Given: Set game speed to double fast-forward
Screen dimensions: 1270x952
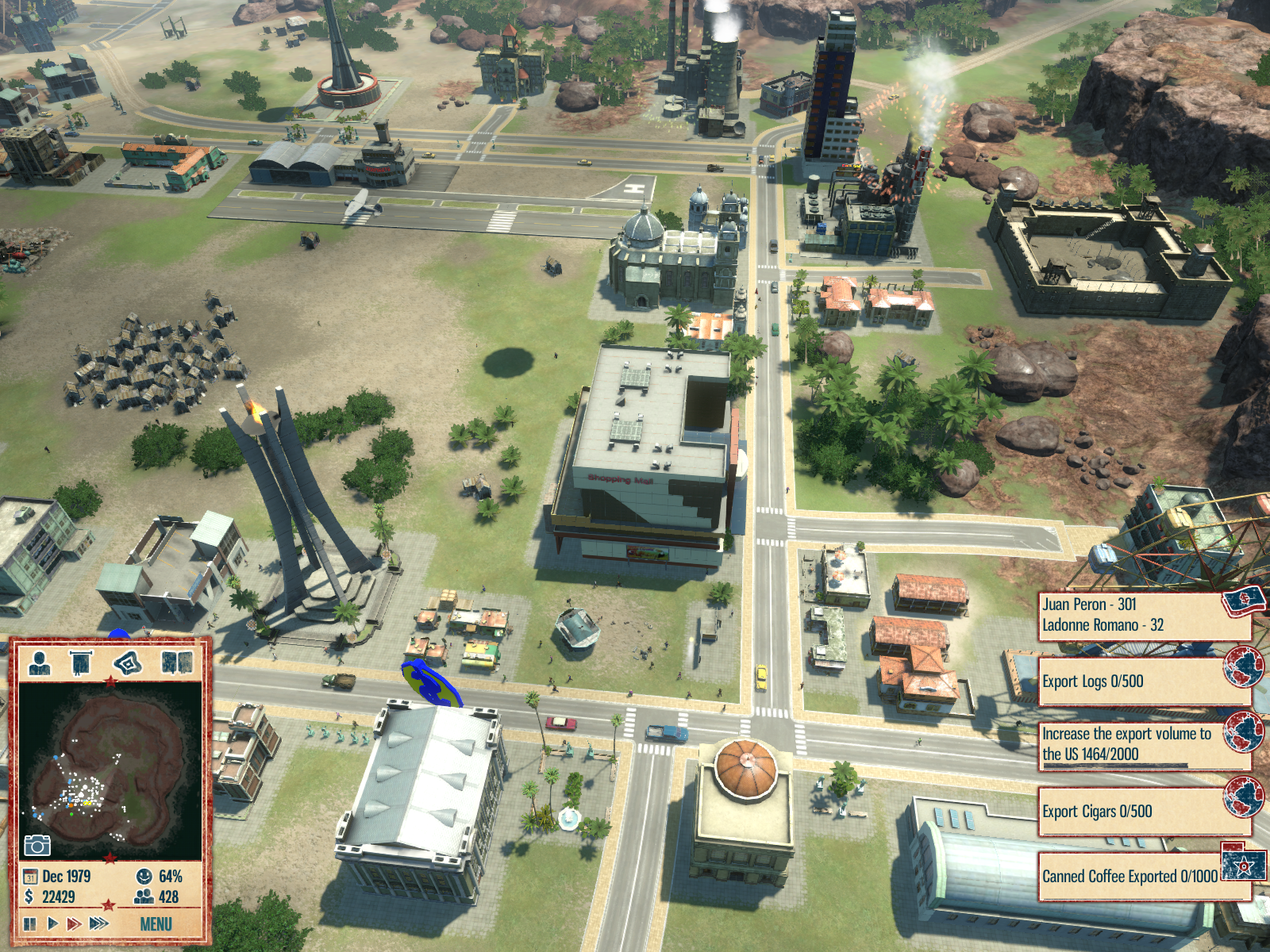Looking at the screenshot, I should [x=74, y=923].
